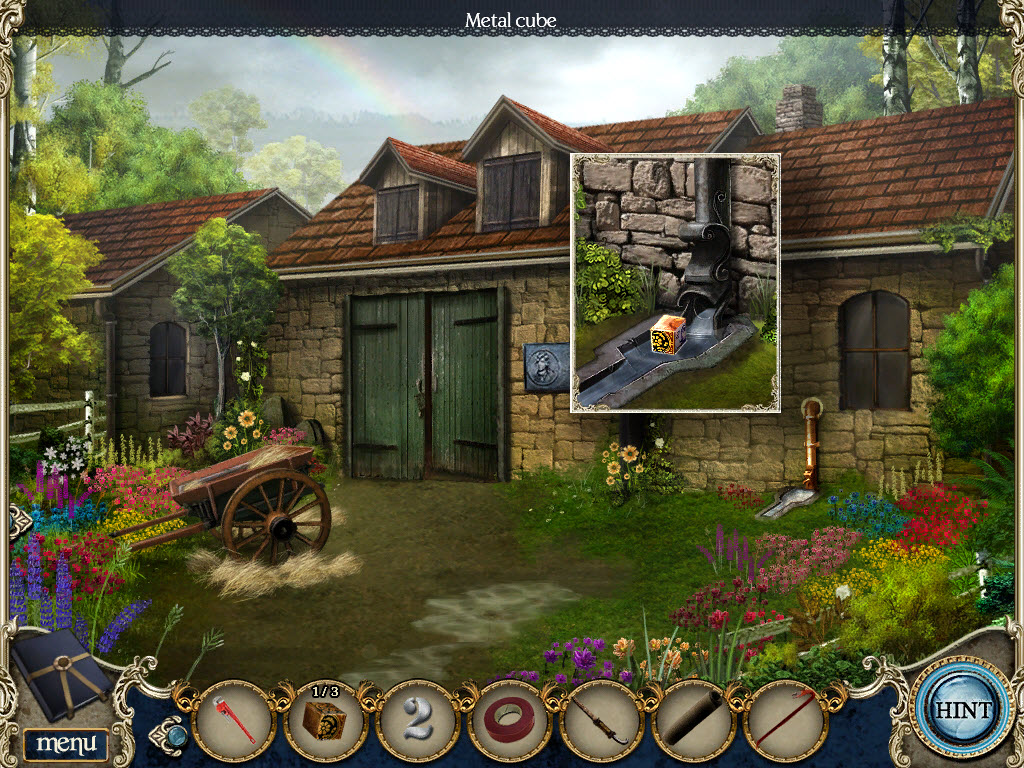Viewport: 1024px width, 768px height.
Task: Use the HINT button
Action: 962,711
